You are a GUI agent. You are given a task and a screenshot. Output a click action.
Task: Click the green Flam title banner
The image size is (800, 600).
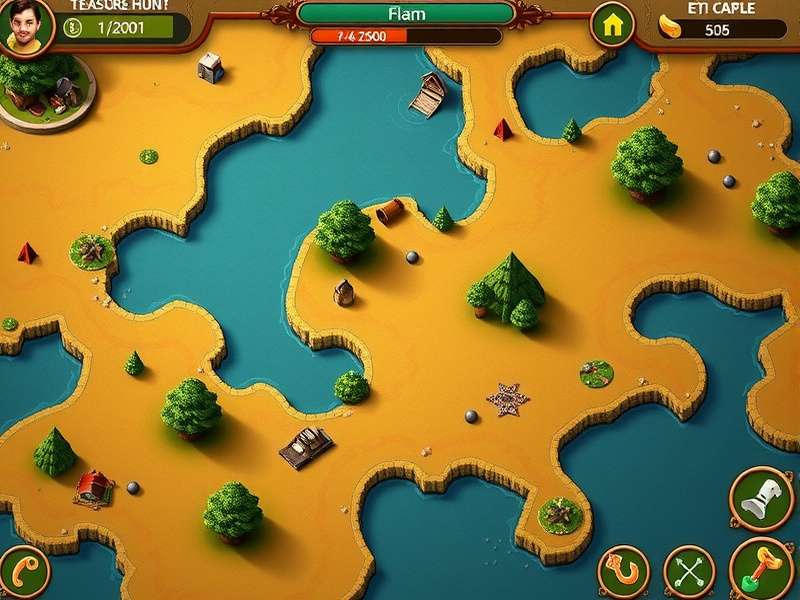tap(406, 14)
